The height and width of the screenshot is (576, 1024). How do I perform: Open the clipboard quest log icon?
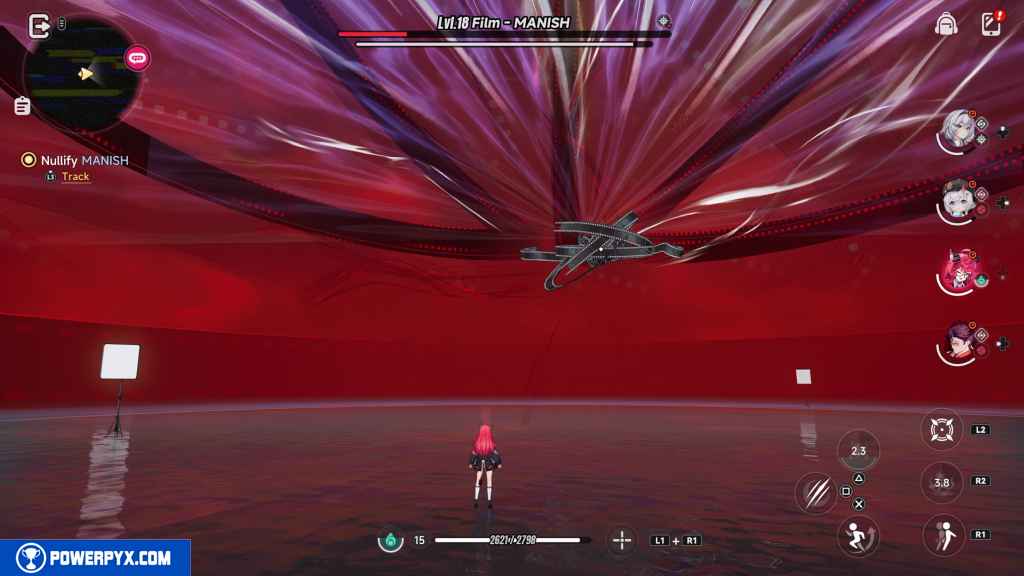[x=22, y=105]
